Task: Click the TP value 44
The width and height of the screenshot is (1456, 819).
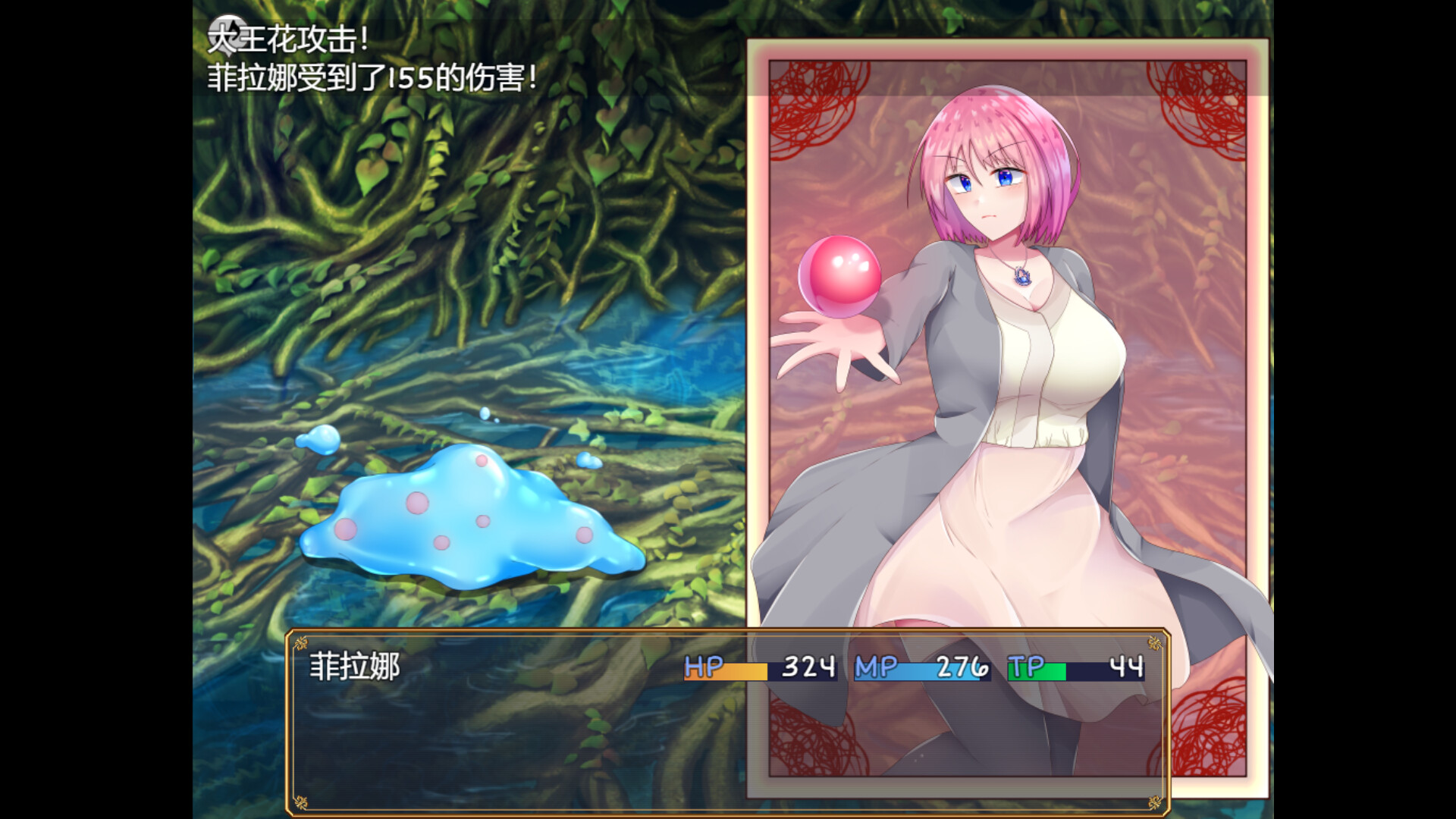Action: pyautogui.click(x=1128, y=668)
